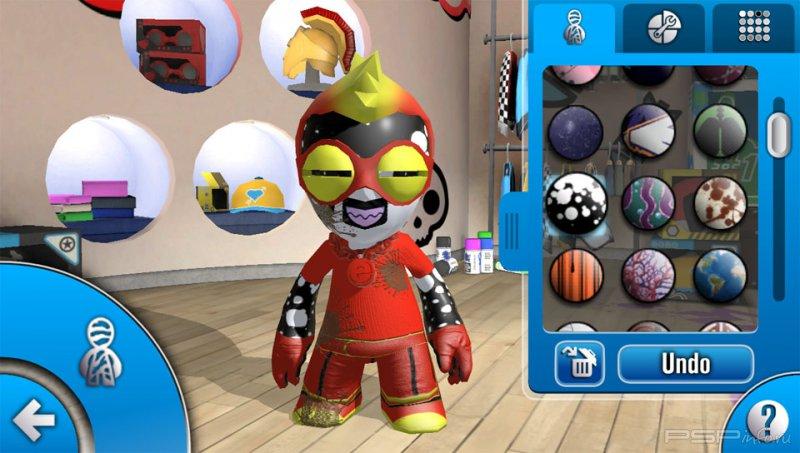
Task: Click the pattern list scrollbar handle
Action: [x=778, y=130]
